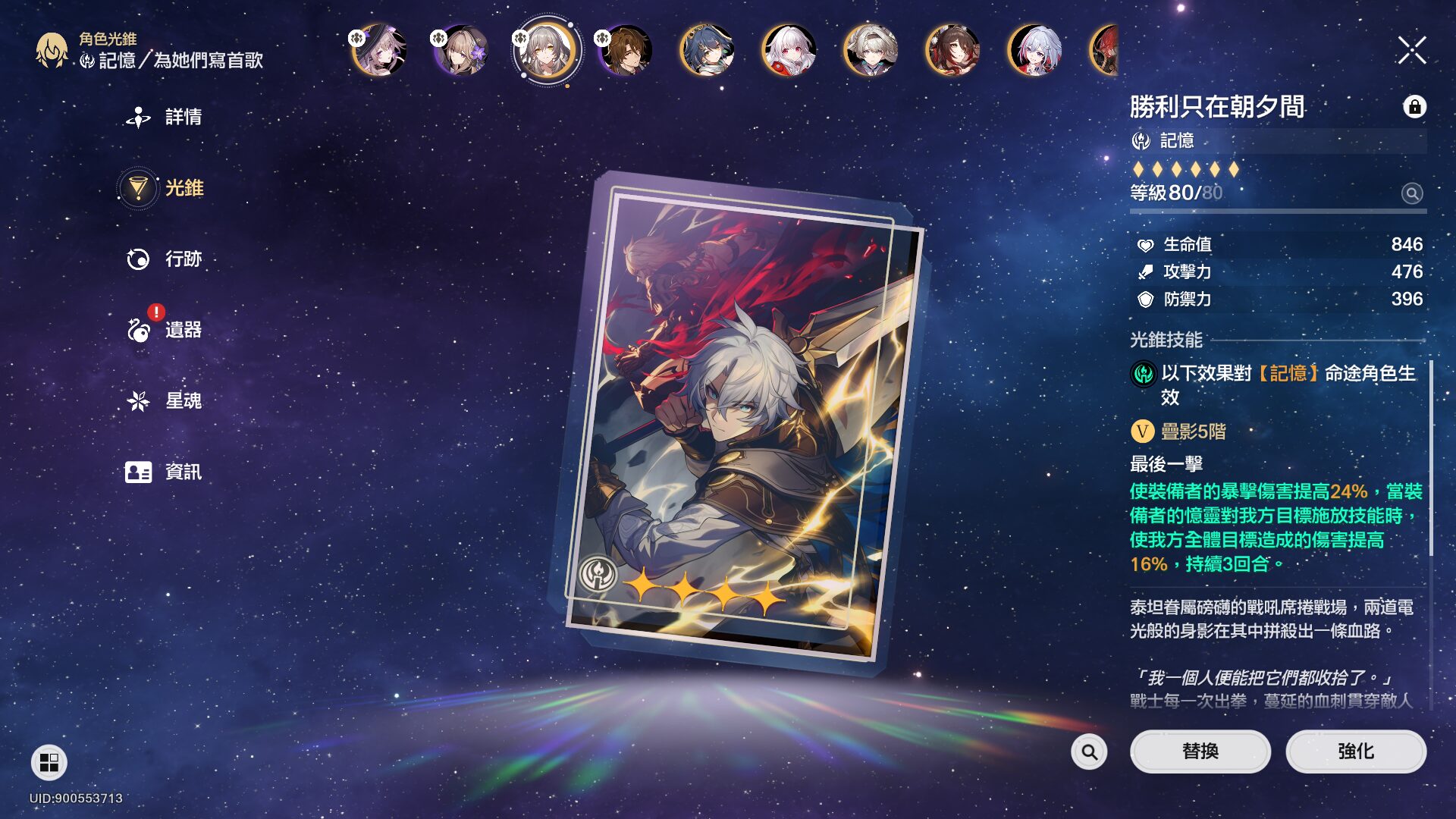Open the level detail magnifier icon
Viewport: 1456px width, 819px height.
point(1411,193)
